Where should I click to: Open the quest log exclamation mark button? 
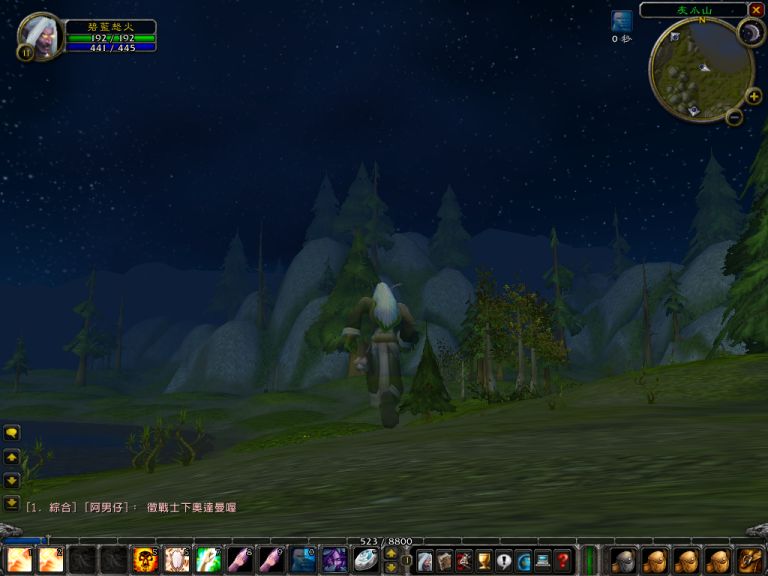504,561
